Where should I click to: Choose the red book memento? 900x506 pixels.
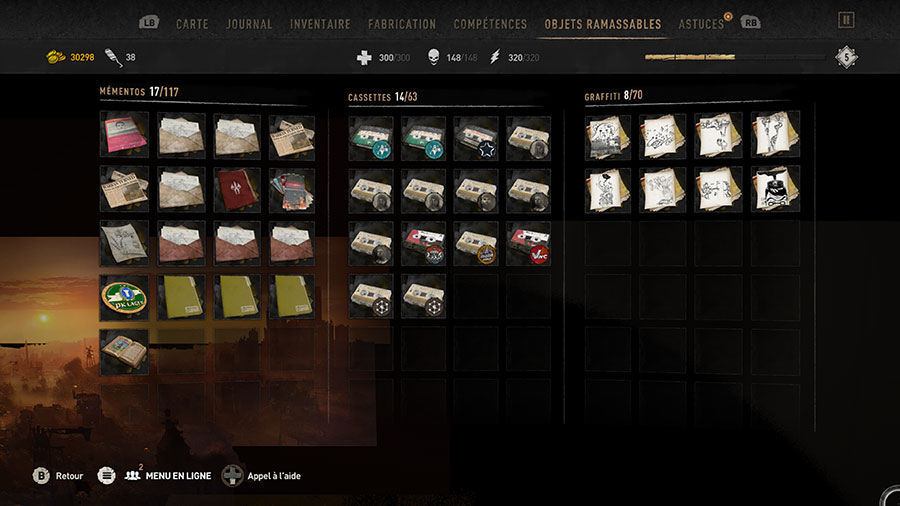(x=238, y=190)
